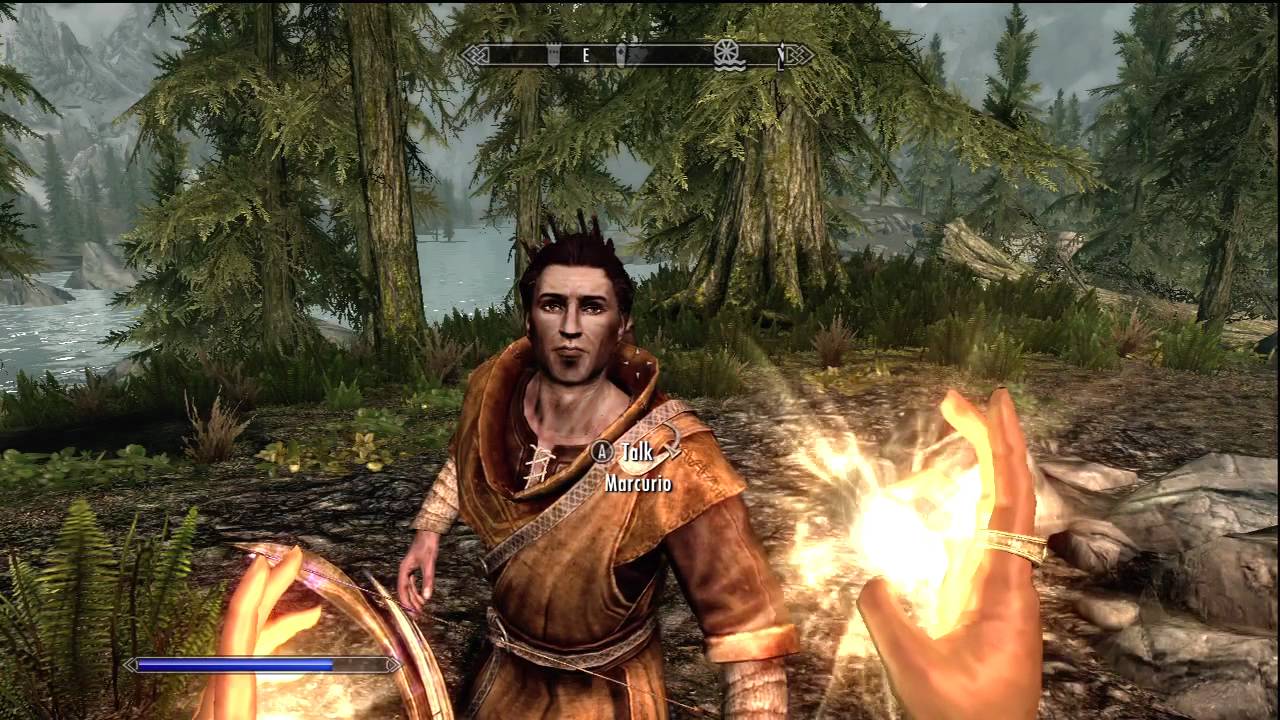Click the E direction letter on the compass
The height and width of the screenshot is (720, 1280).
click(x=585, y=53)
